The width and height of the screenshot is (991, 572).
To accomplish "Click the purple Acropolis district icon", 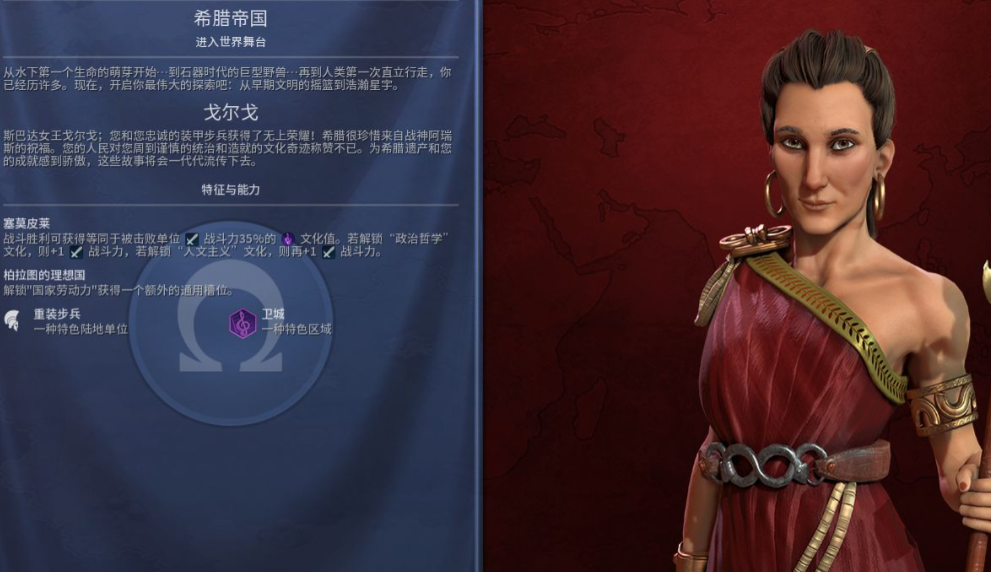I will point(243,322).
